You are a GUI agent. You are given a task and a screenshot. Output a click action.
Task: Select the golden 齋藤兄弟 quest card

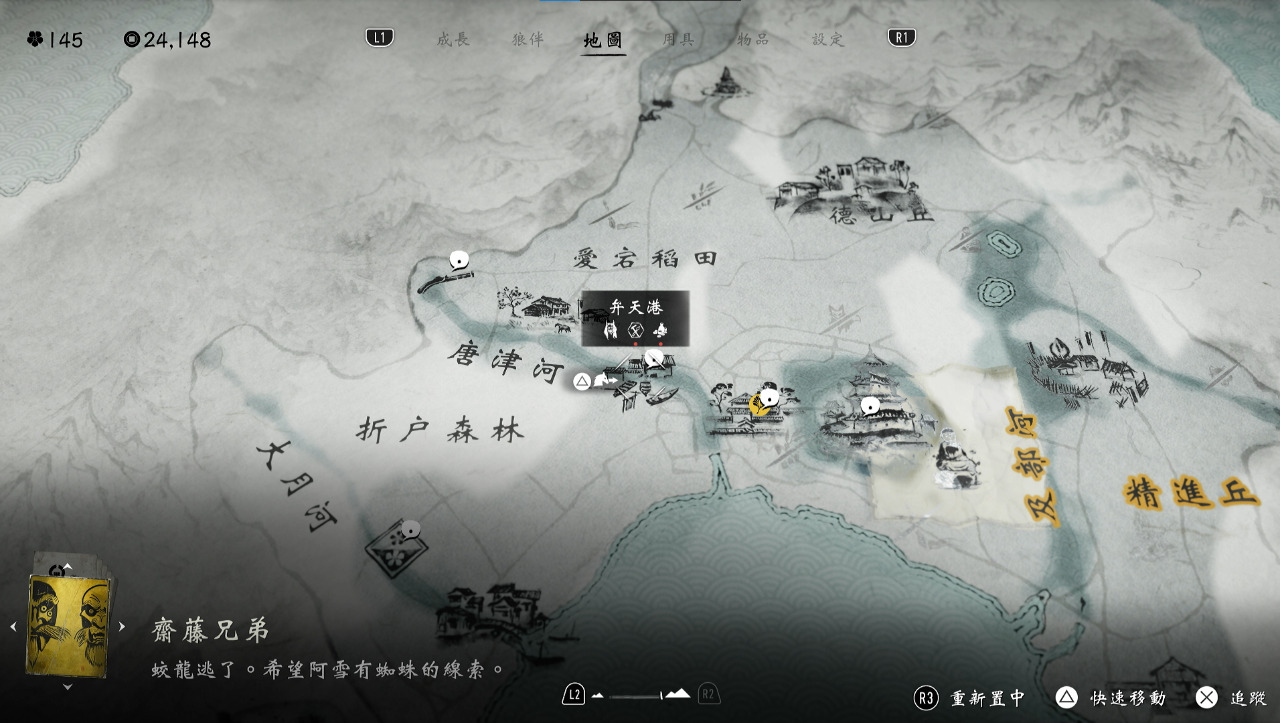(x=69, y=626)
